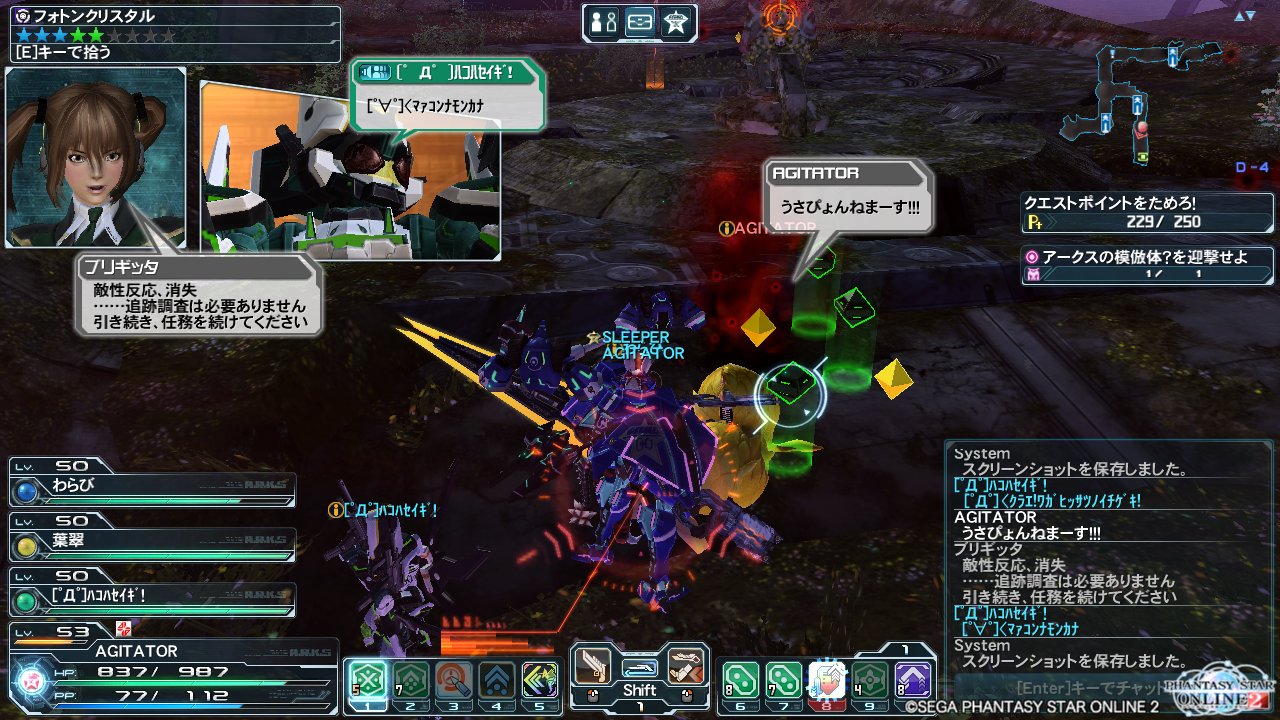Activate the highlighted white skill in slot 8
Screen dimensions: 1280x720
click(x=827, y=680)
